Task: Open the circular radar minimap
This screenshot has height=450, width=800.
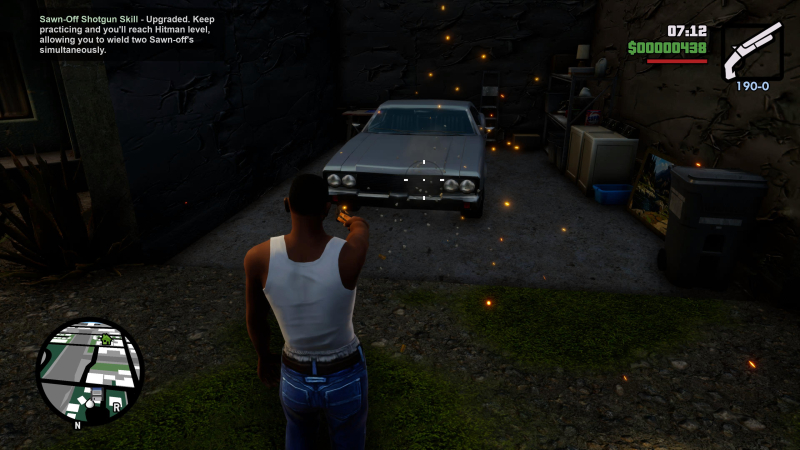Action: [x=90, y=371]
